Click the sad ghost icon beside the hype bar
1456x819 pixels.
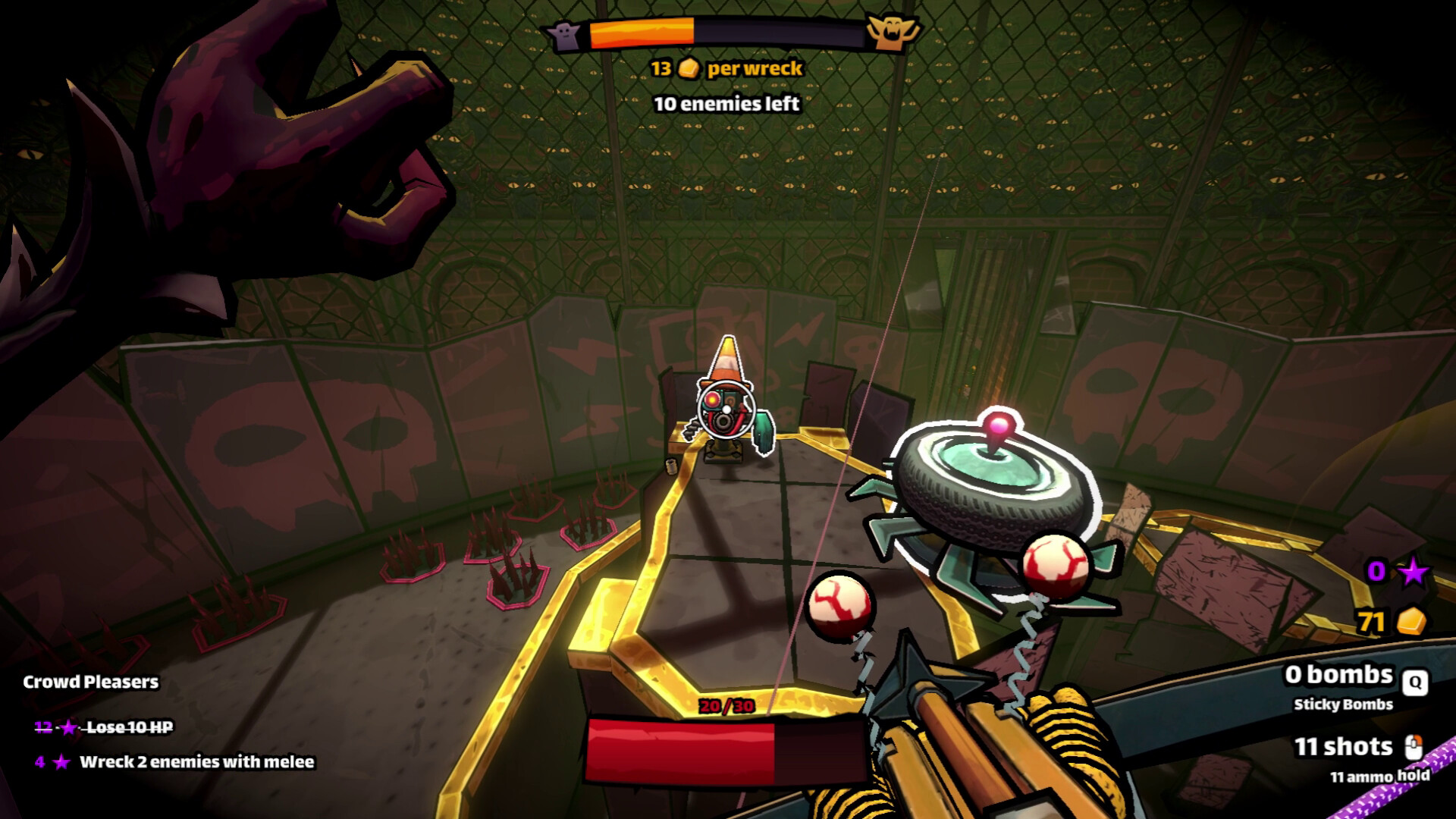point(564,34)
